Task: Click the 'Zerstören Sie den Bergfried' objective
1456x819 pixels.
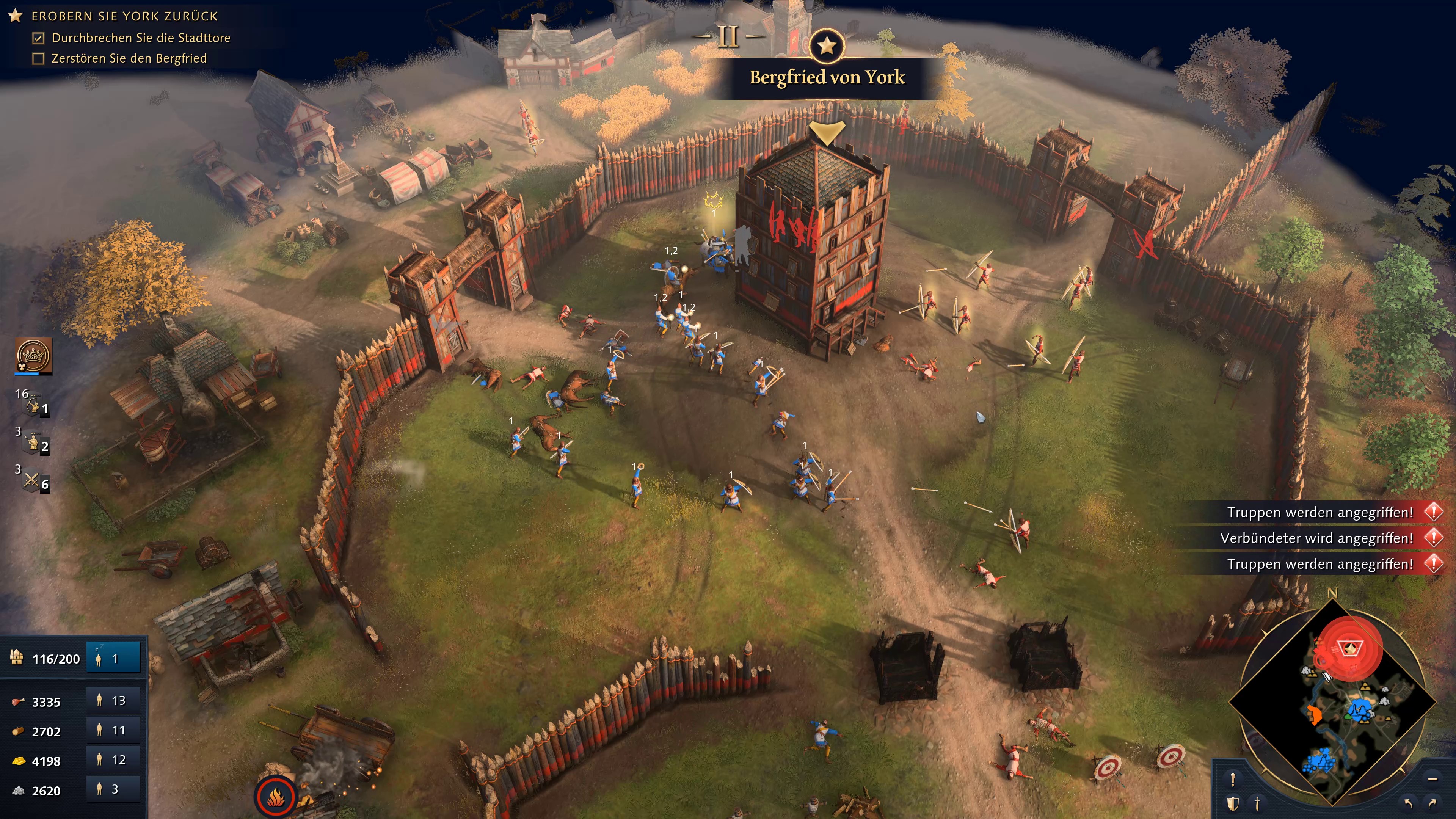Action: (129, 58)
